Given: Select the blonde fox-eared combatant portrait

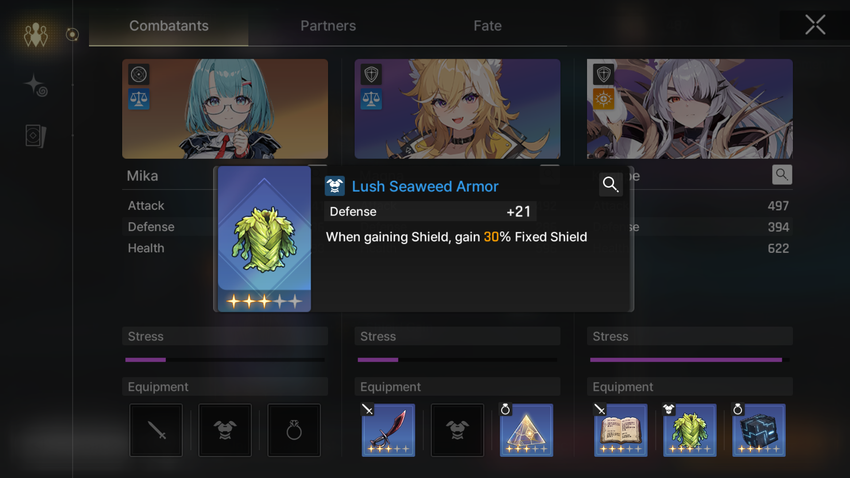Looking at the screenshot, I should [457, 108].
